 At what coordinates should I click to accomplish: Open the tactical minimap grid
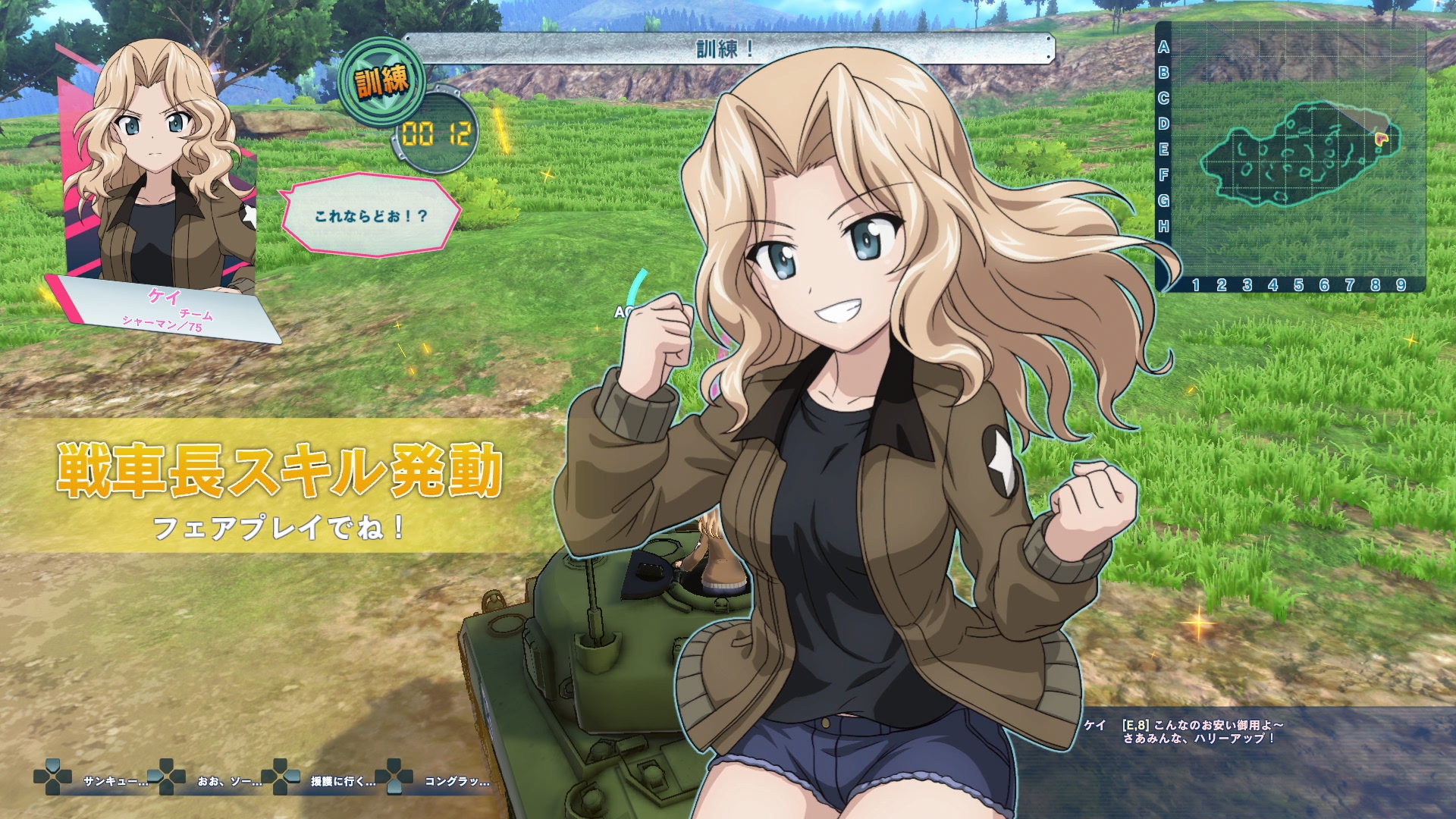[x=1289, y=155]
